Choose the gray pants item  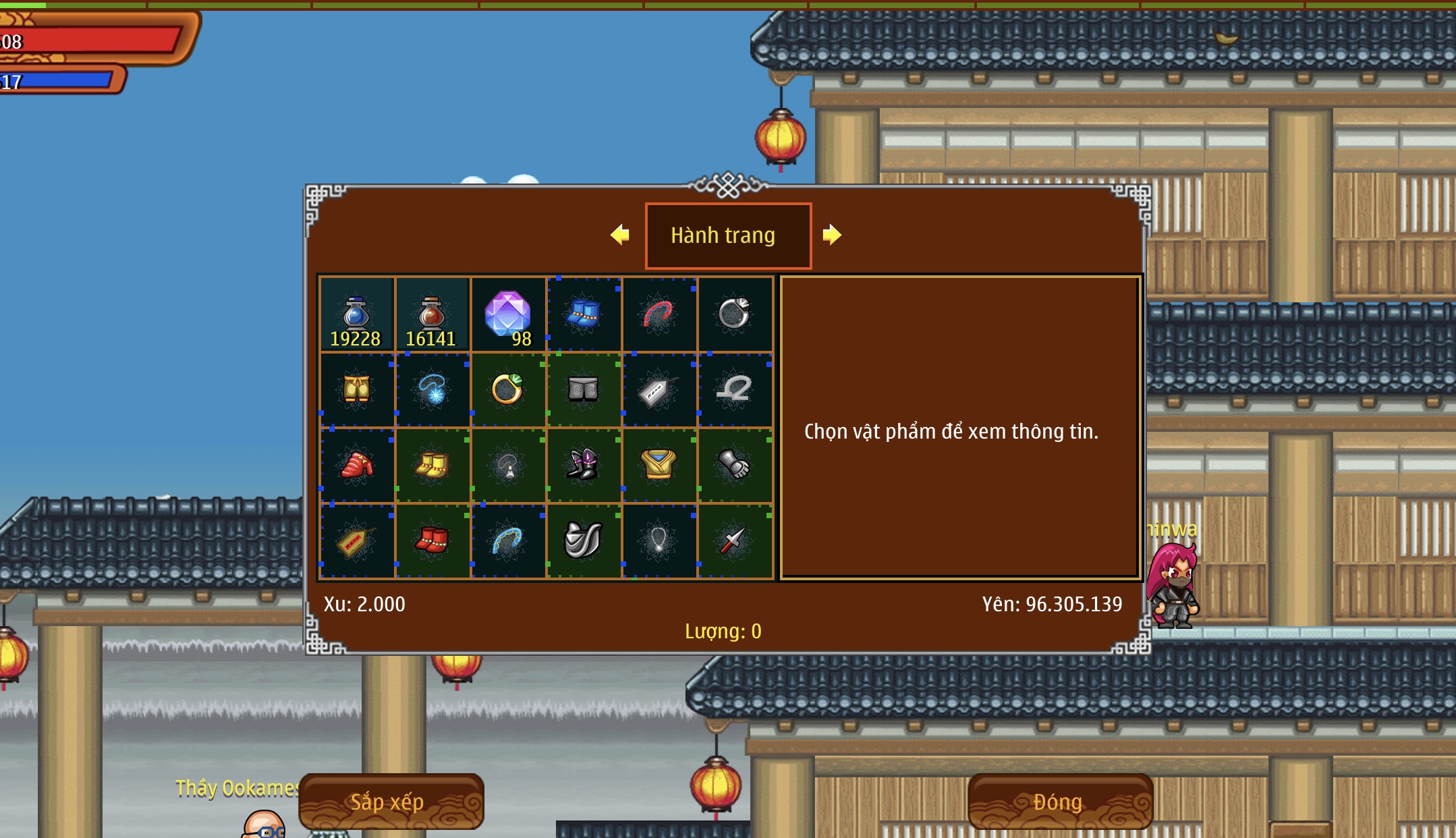coord(584,389)
